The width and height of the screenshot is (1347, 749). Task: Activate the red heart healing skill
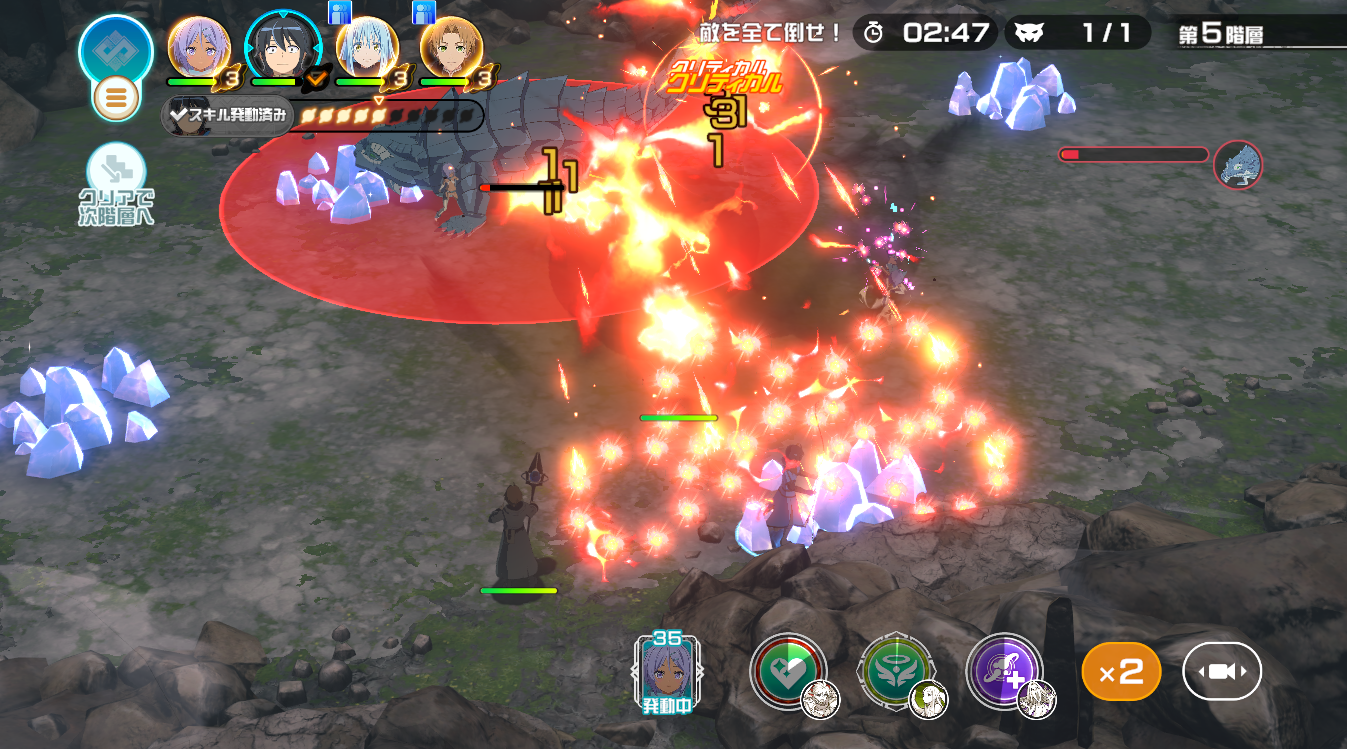click(x=790, y=671)
